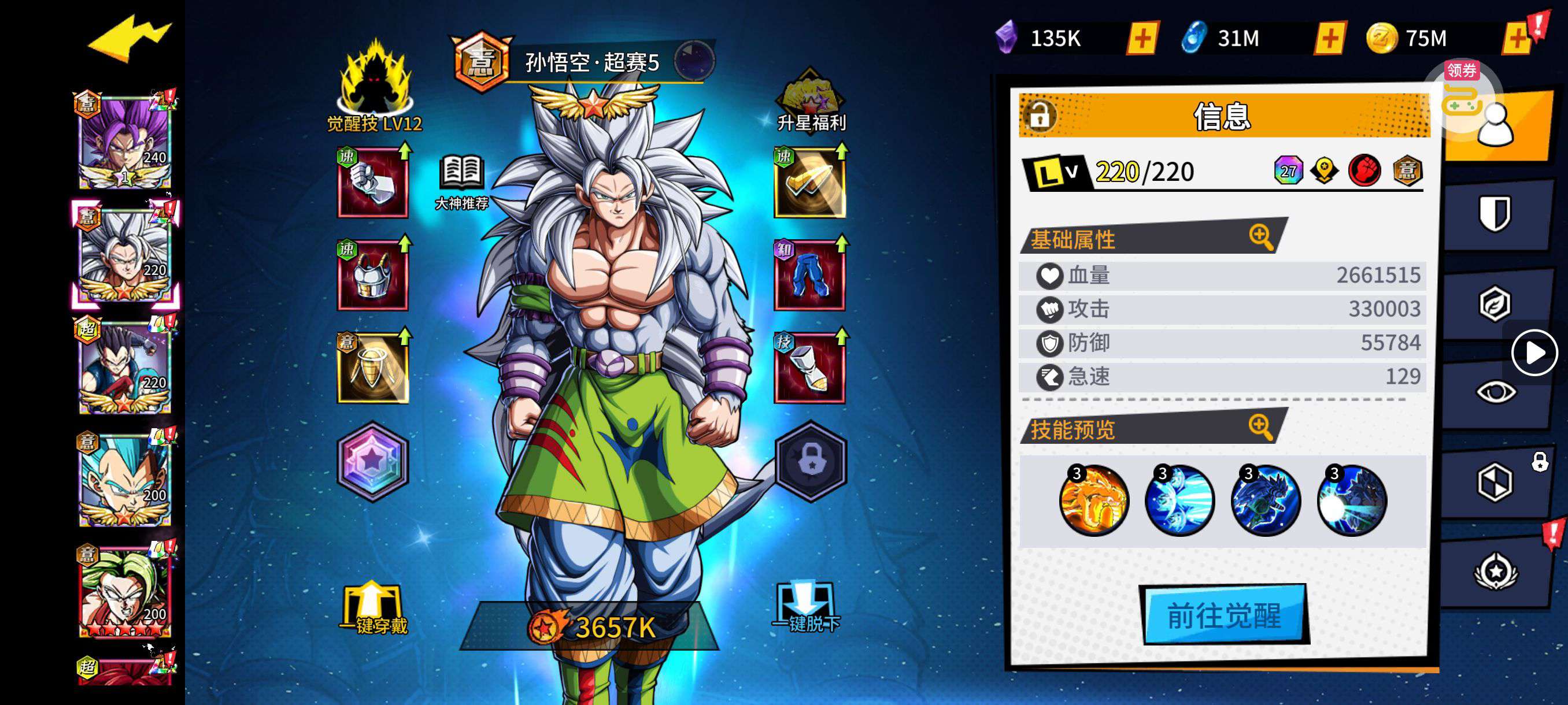Expand the 技能预览 details magnifier
1568x705 pixels.
[x=1260, y=426]
